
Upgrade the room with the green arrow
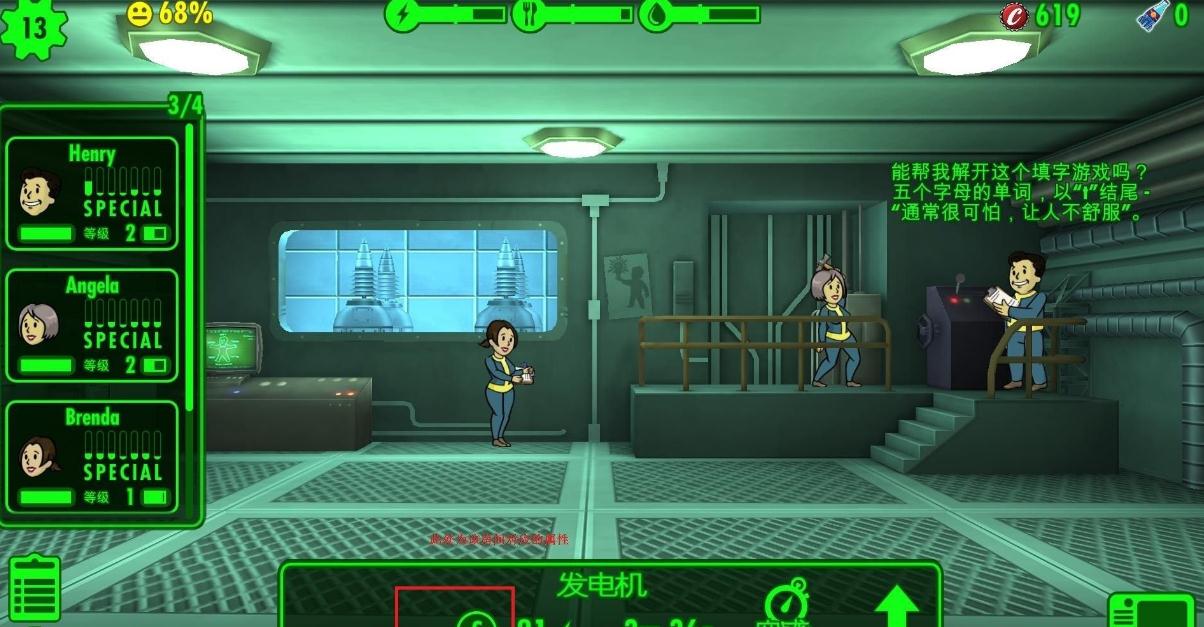pyautogui.click(x=897, y=606)
